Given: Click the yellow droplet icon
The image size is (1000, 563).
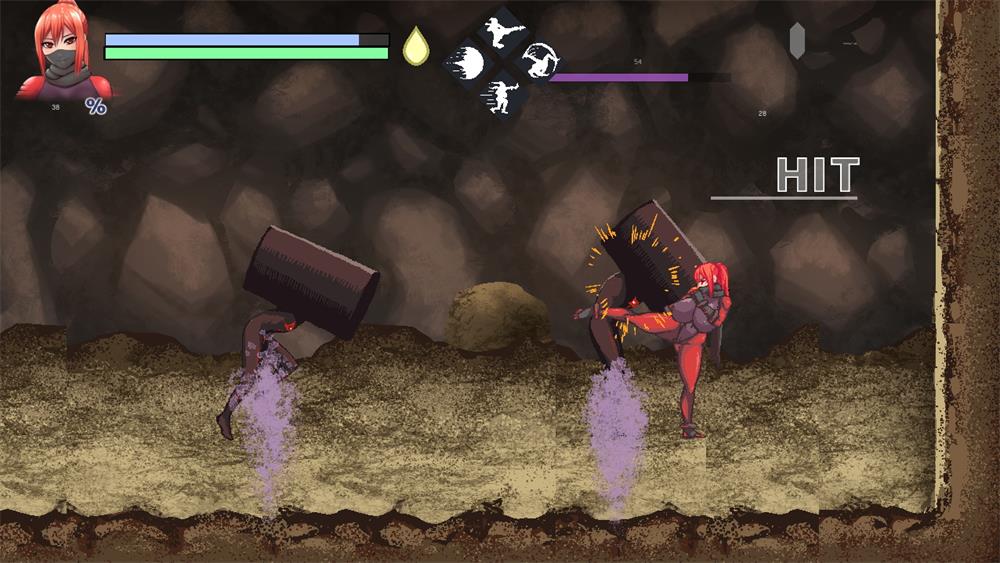Looking at the screenshot, I should pyautogui.click(x=414, y=46).
